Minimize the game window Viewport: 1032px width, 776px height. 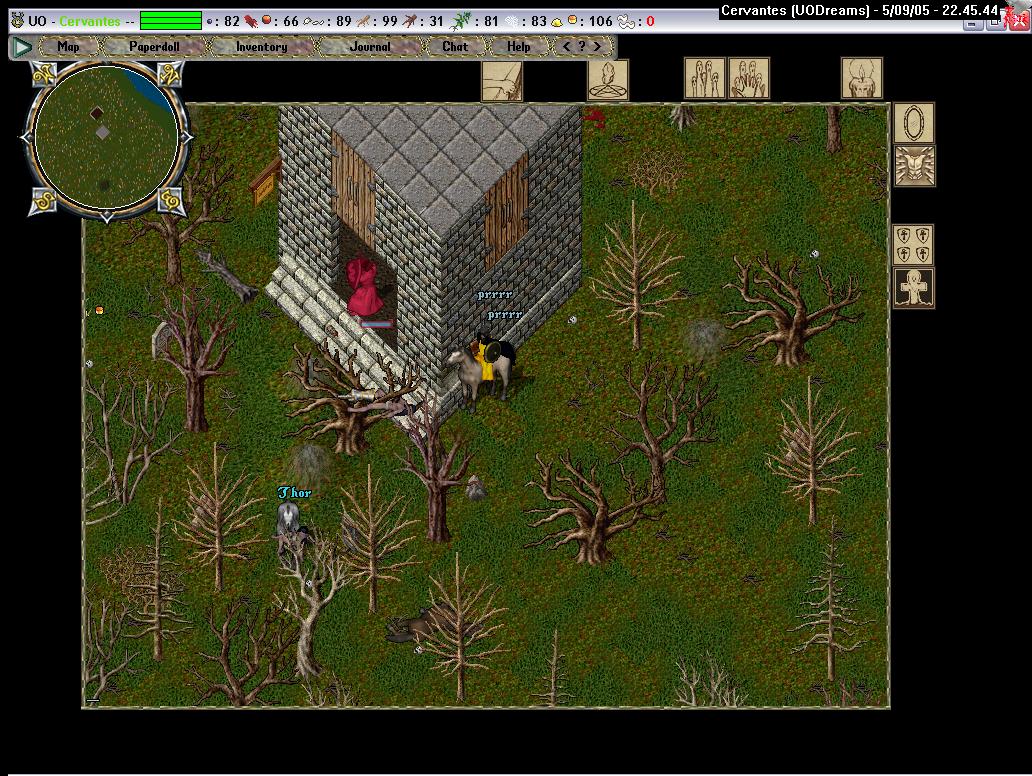(975, 22)
